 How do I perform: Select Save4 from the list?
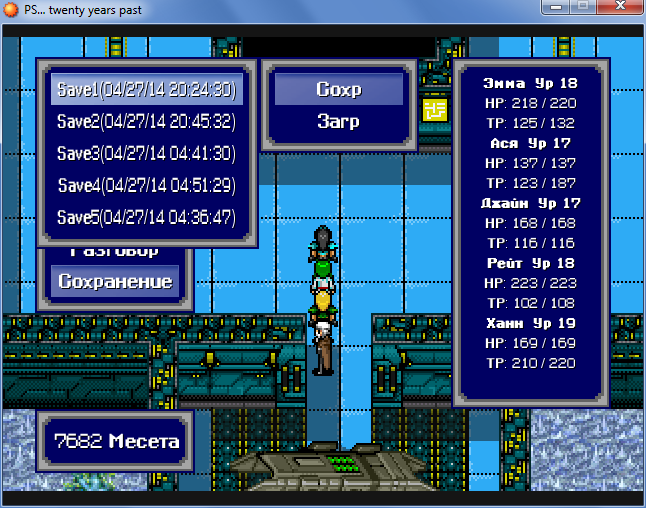point(146,185)
